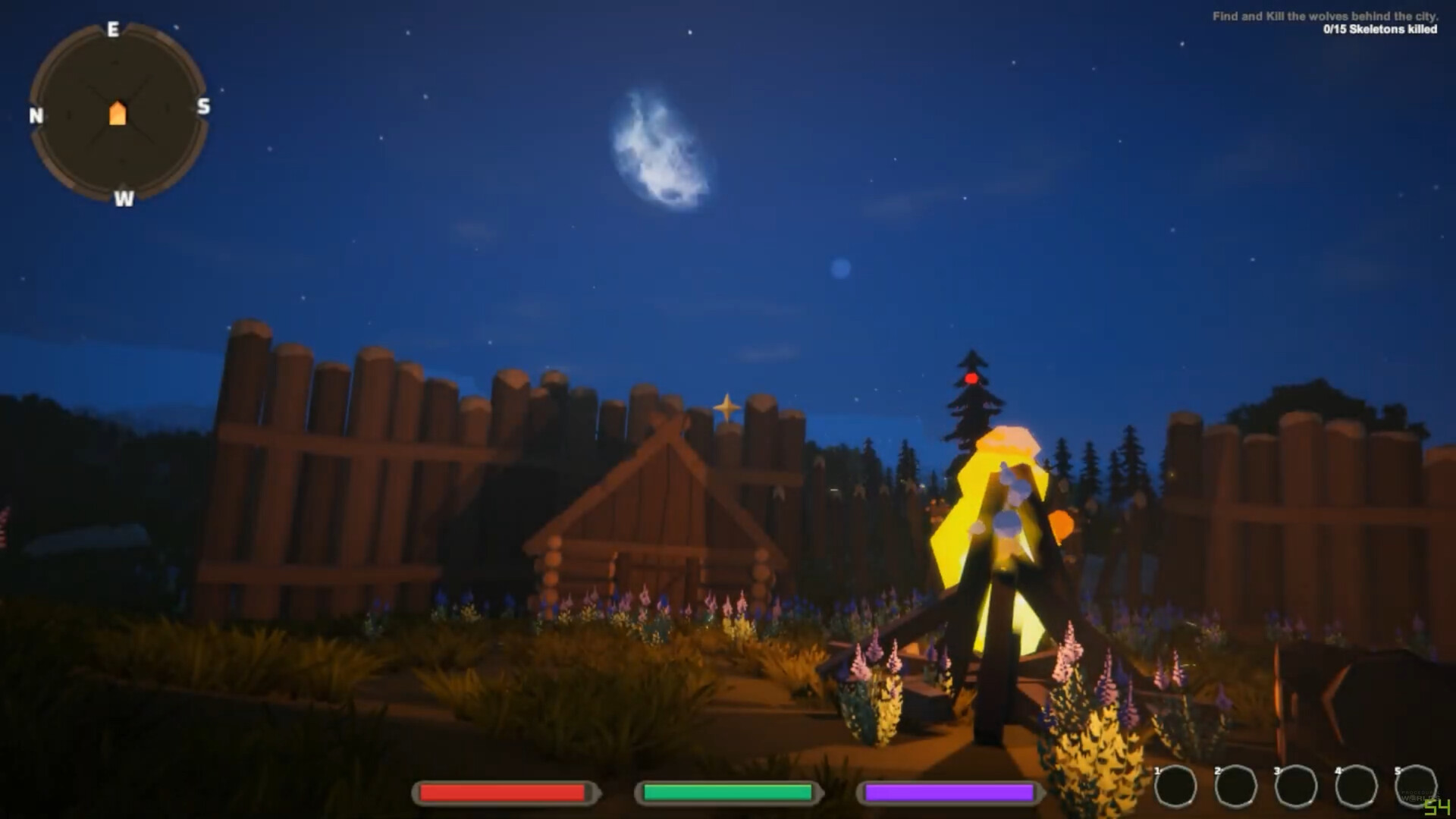
Task: Select hotbar slot 4
Action: pos(1358,786)
